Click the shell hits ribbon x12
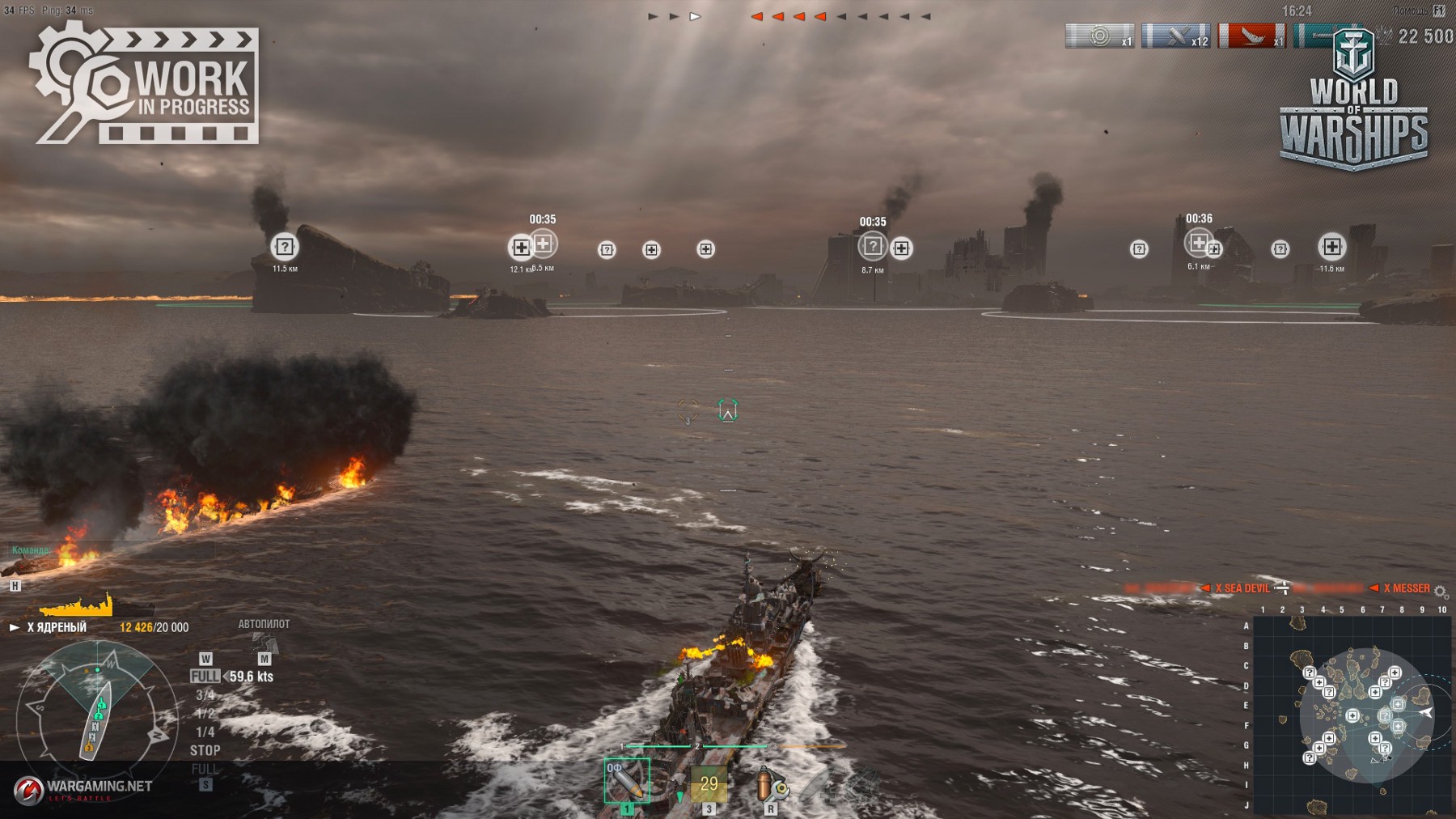This screenshot has width=1456, height=819. [1175, 36]
